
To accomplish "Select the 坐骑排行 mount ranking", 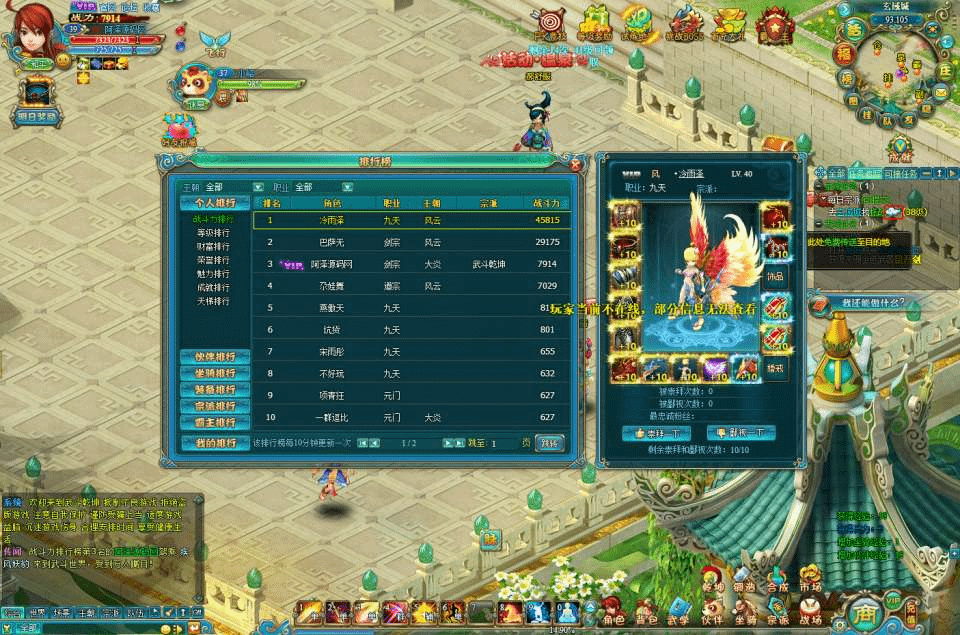I will (x=215, y=373).
